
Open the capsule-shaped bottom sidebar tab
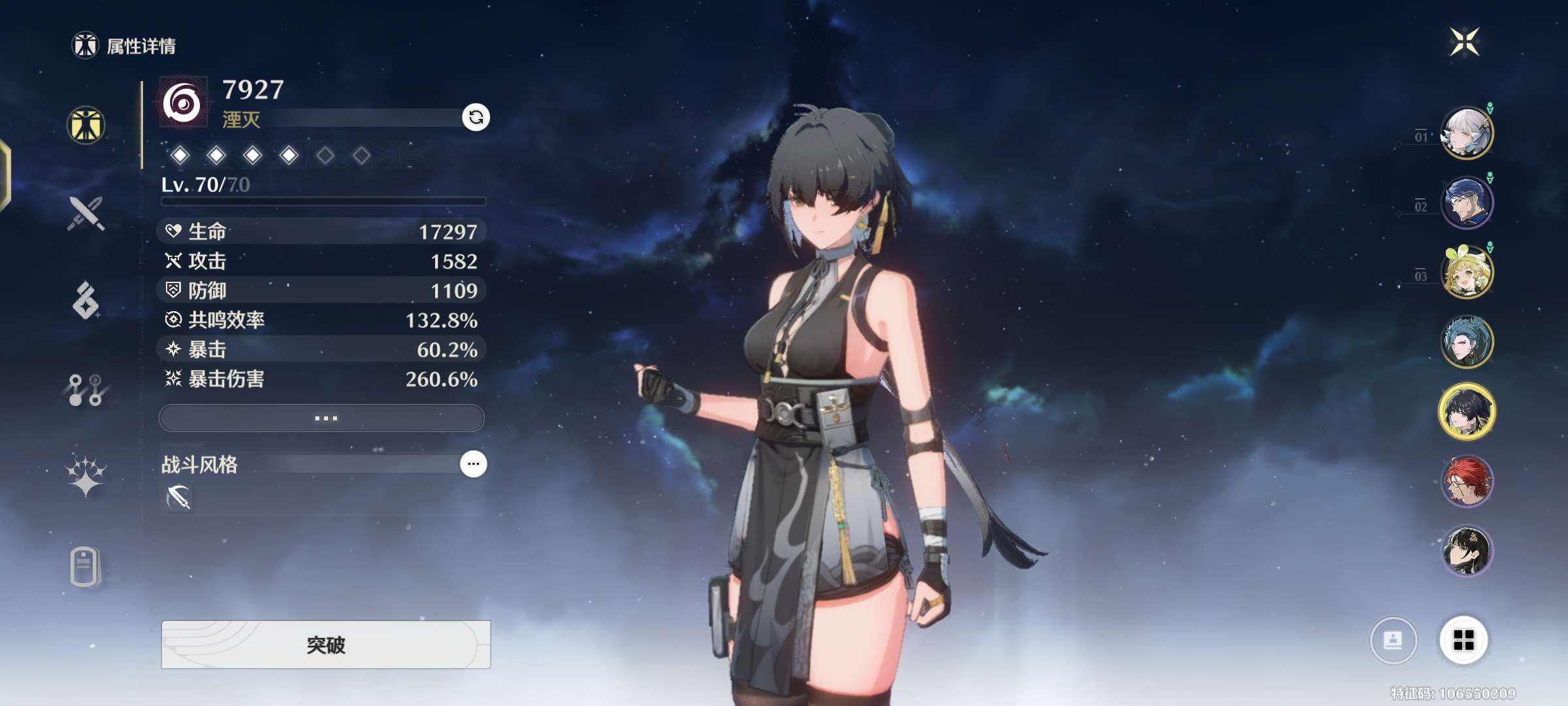(x=84, y=566)
